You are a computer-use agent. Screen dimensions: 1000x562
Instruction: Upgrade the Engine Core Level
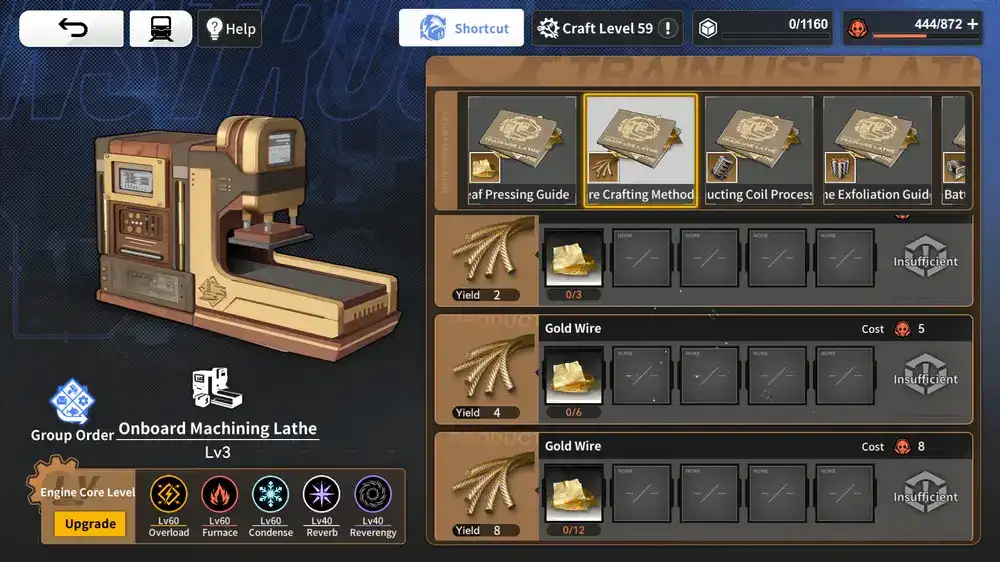pyautogui.click(x=90, y=524)
